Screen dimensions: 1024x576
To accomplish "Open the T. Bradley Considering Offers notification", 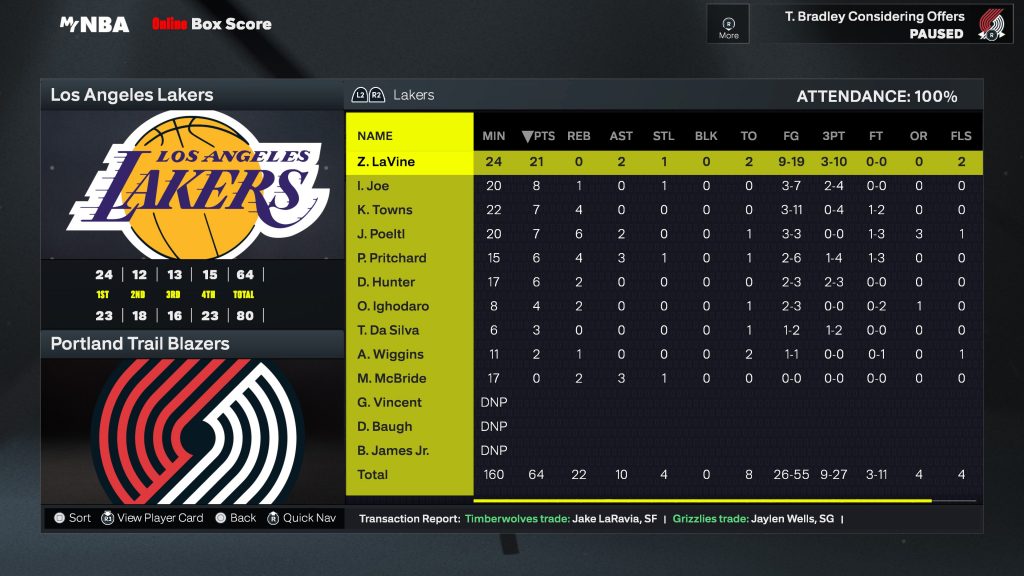I will pos(875,24).
